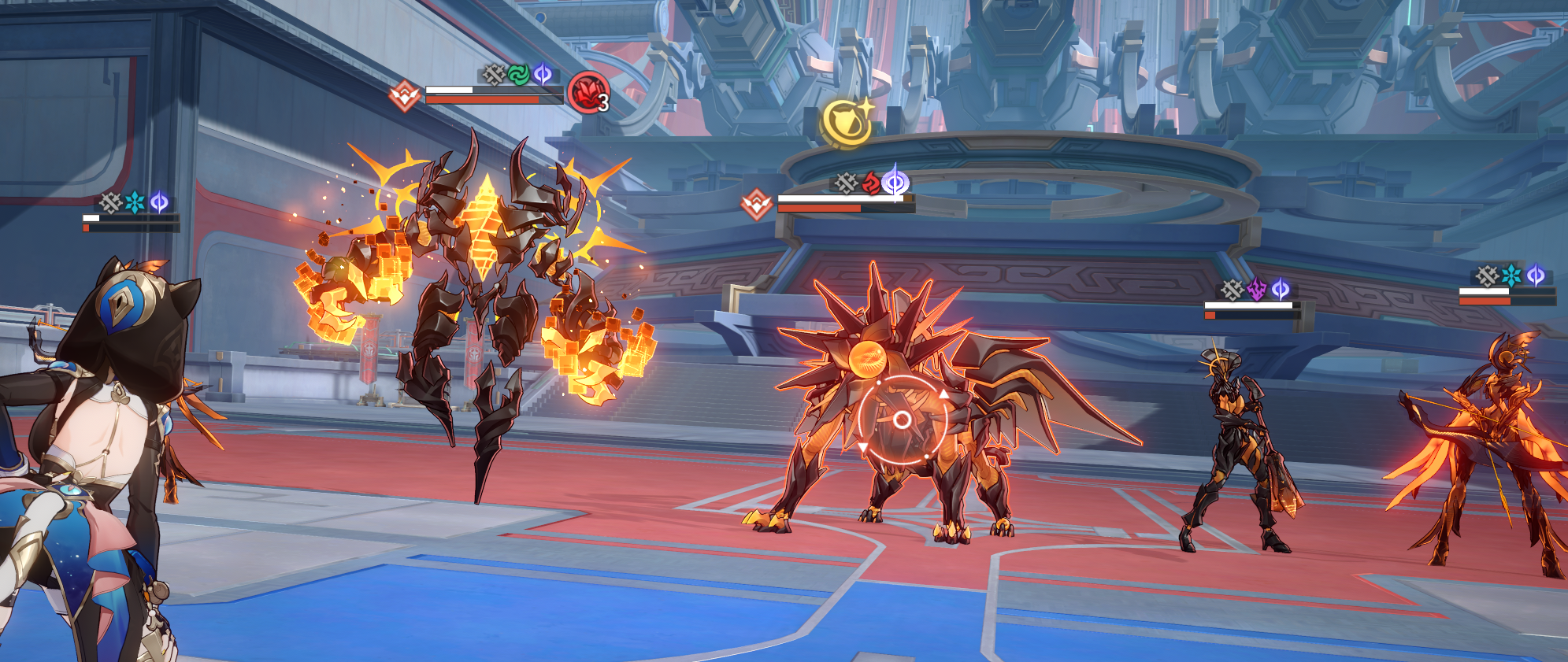This screenshot has width=1568, height=662.
Task: Click the circular target reticle on the winged beast
Action: pos(903,420)
